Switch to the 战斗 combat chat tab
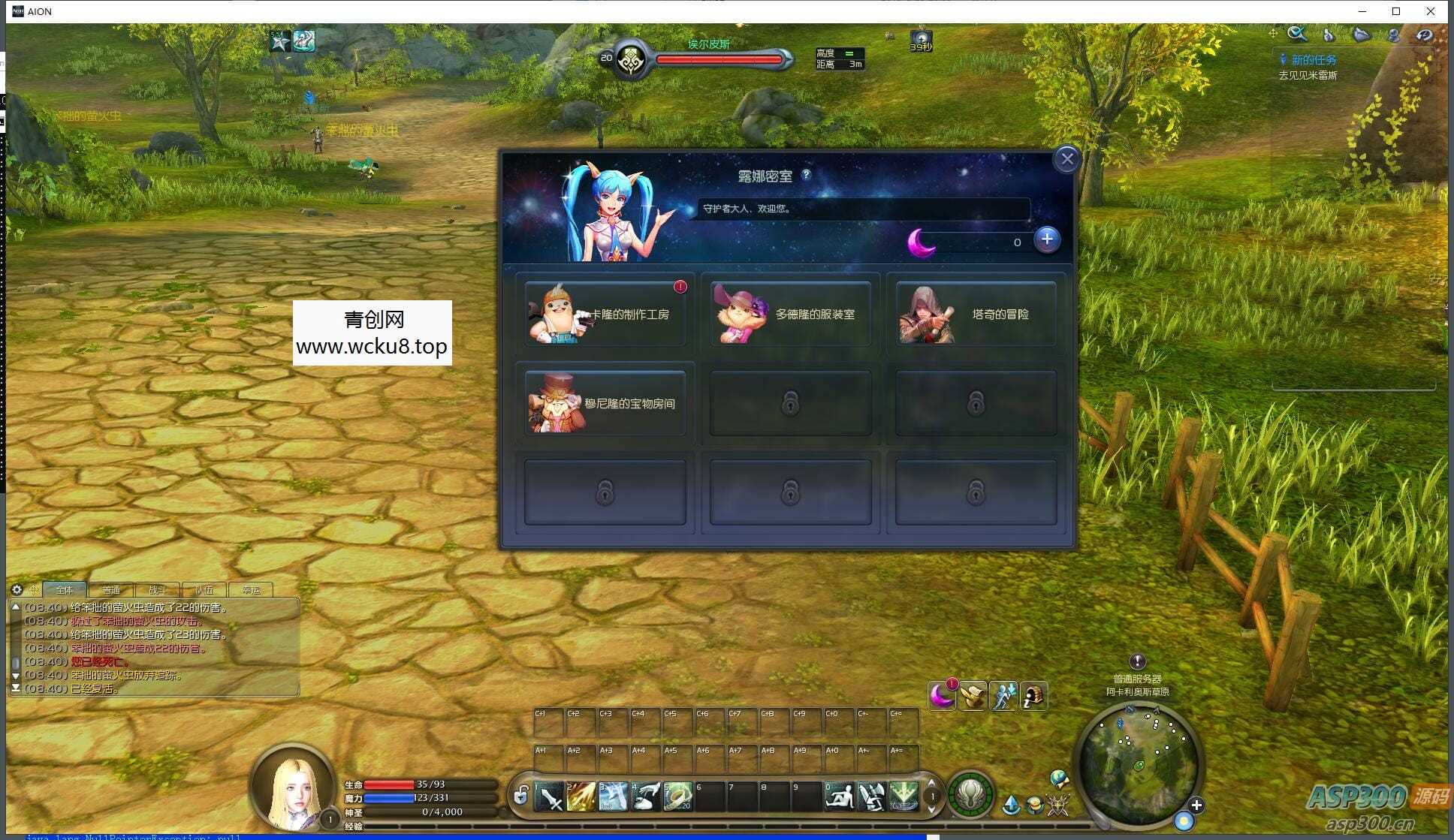The image size is (1454, 840). (158, 590)
